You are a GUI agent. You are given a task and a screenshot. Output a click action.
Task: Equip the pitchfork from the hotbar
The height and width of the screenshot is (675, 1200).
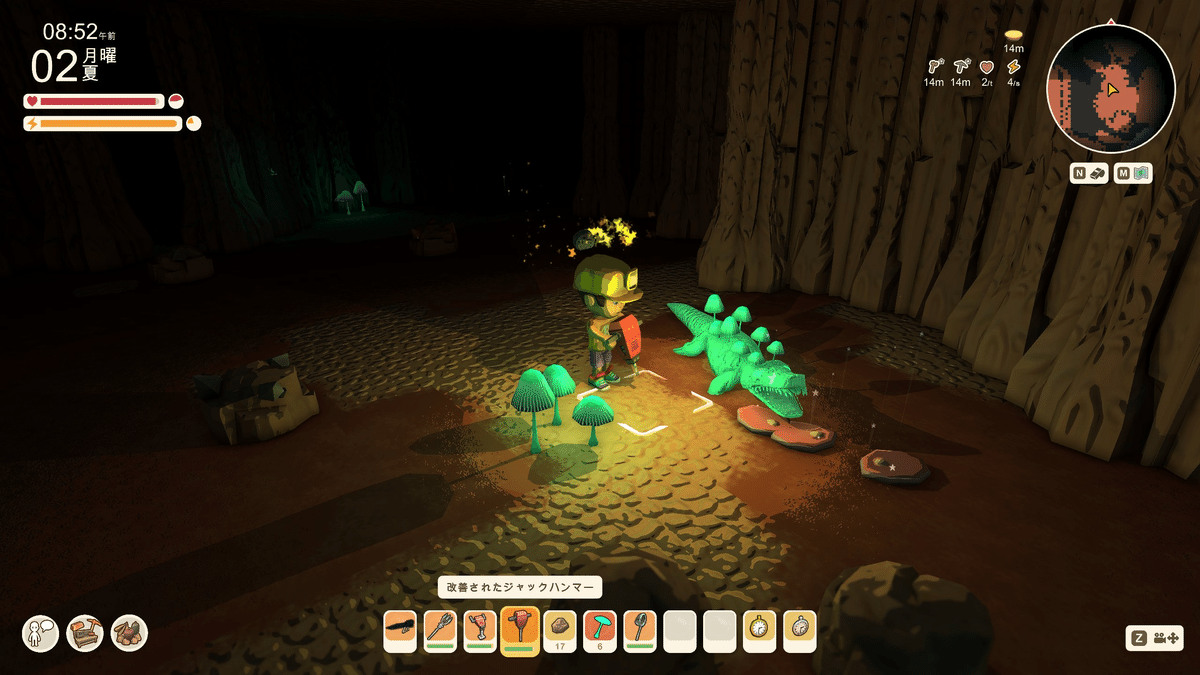coord(440,630)
